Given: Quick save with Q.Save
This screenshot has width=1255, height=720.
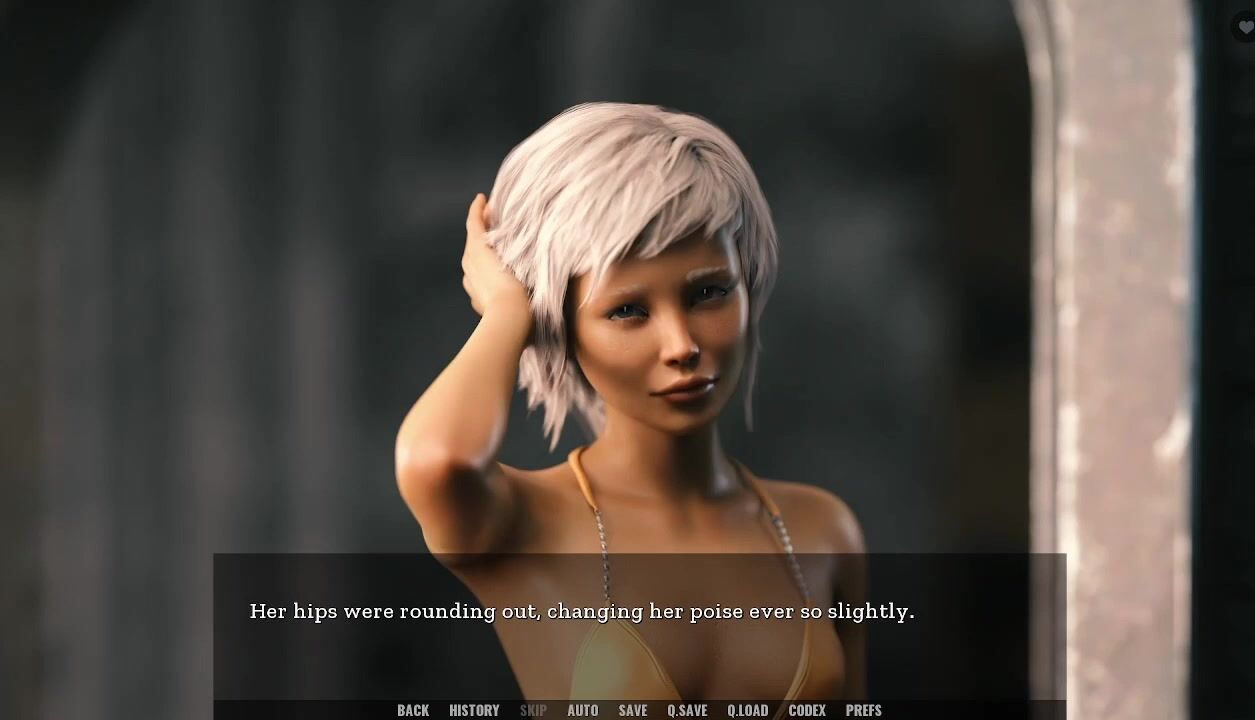Looking at the screenshot, I should click(687, 710).
